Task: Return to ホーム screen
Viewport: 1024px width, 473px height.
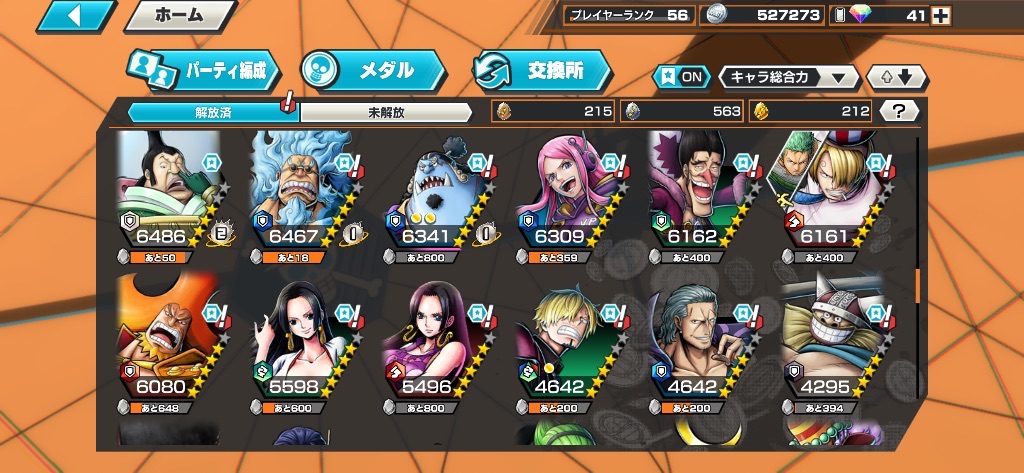Action: pos(180,15)
